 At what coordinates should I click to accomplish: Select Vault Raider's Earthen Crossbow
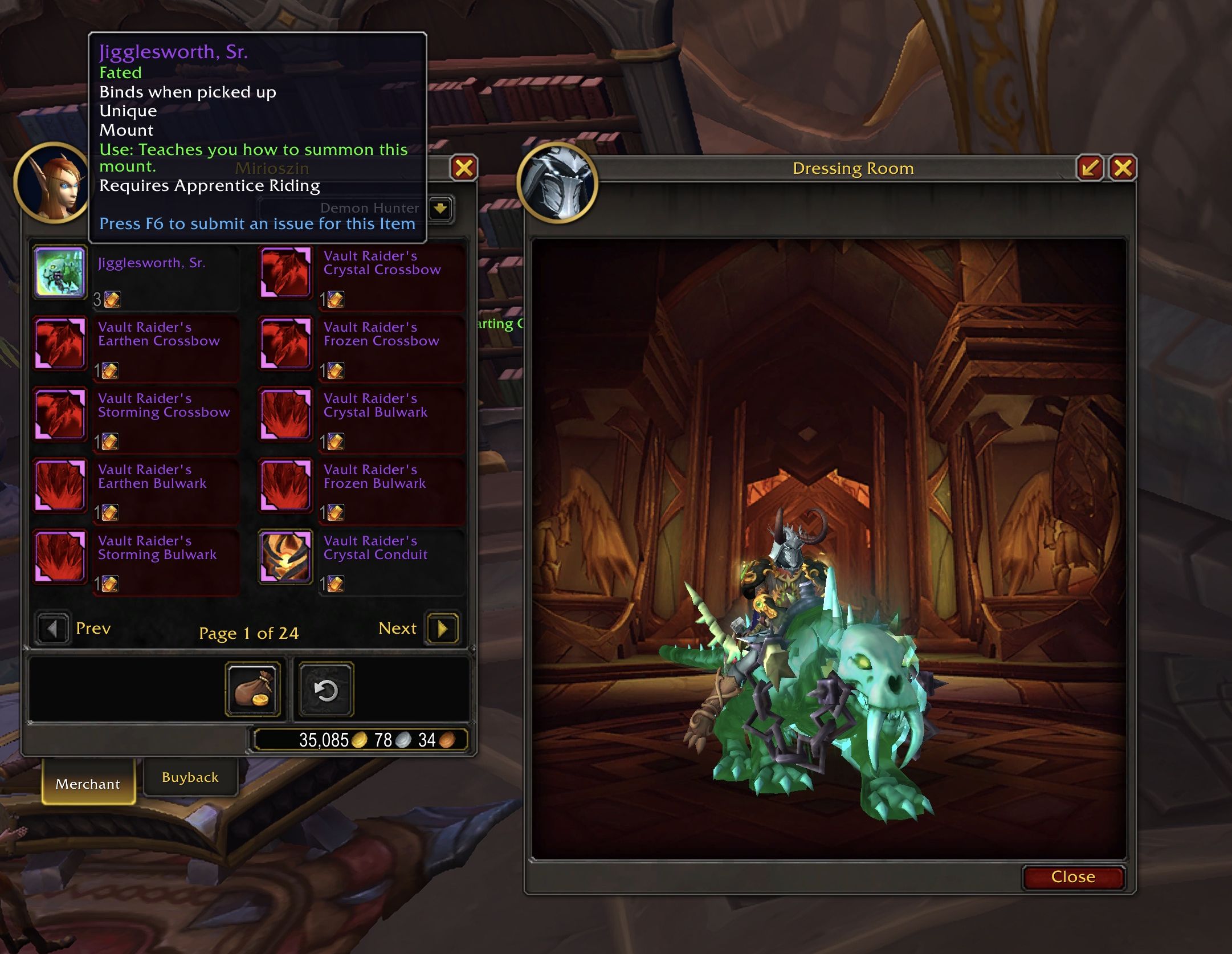59,344
